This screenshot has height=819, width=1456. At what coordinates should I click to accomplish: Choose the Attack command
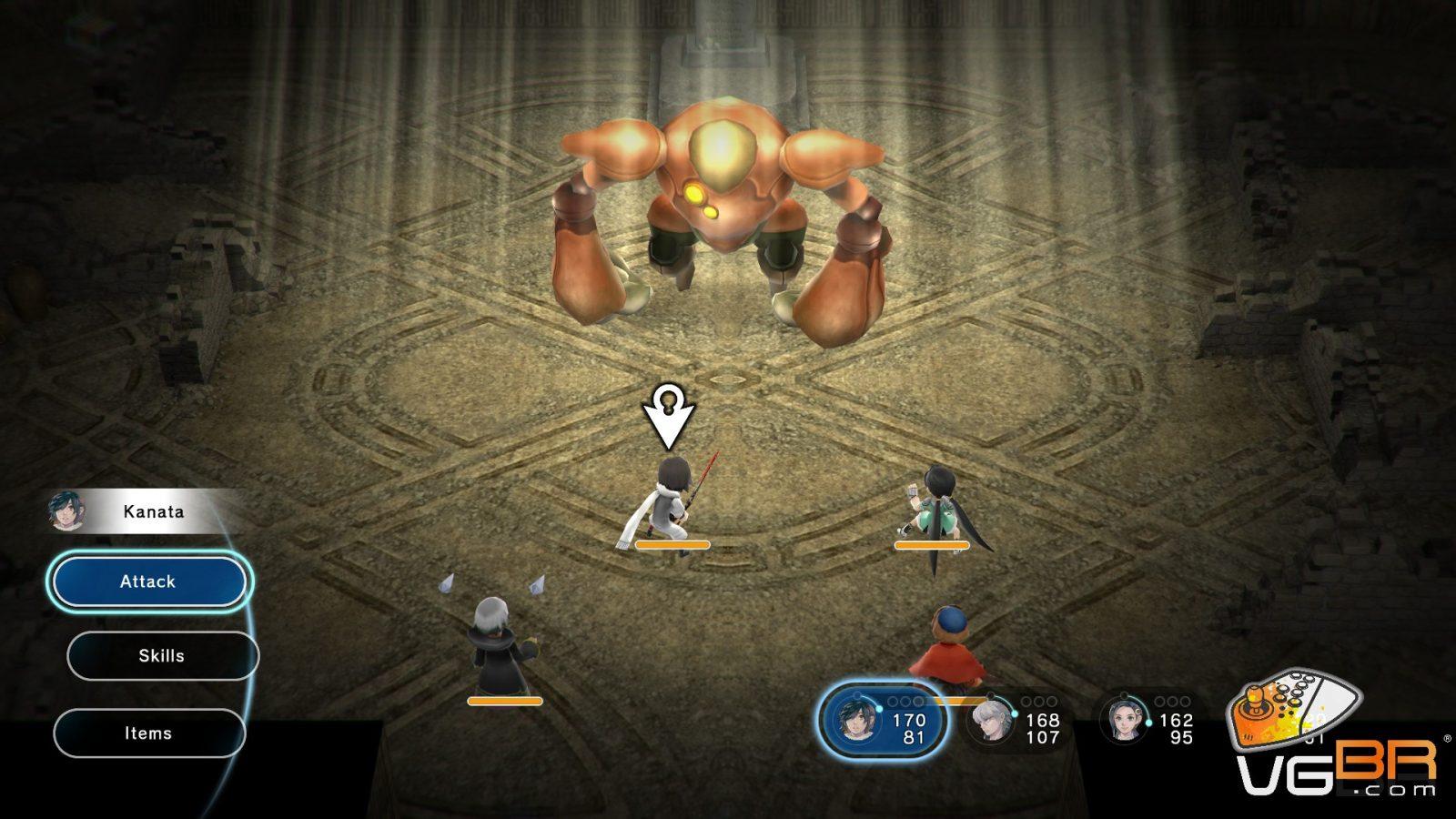point(149,581)
